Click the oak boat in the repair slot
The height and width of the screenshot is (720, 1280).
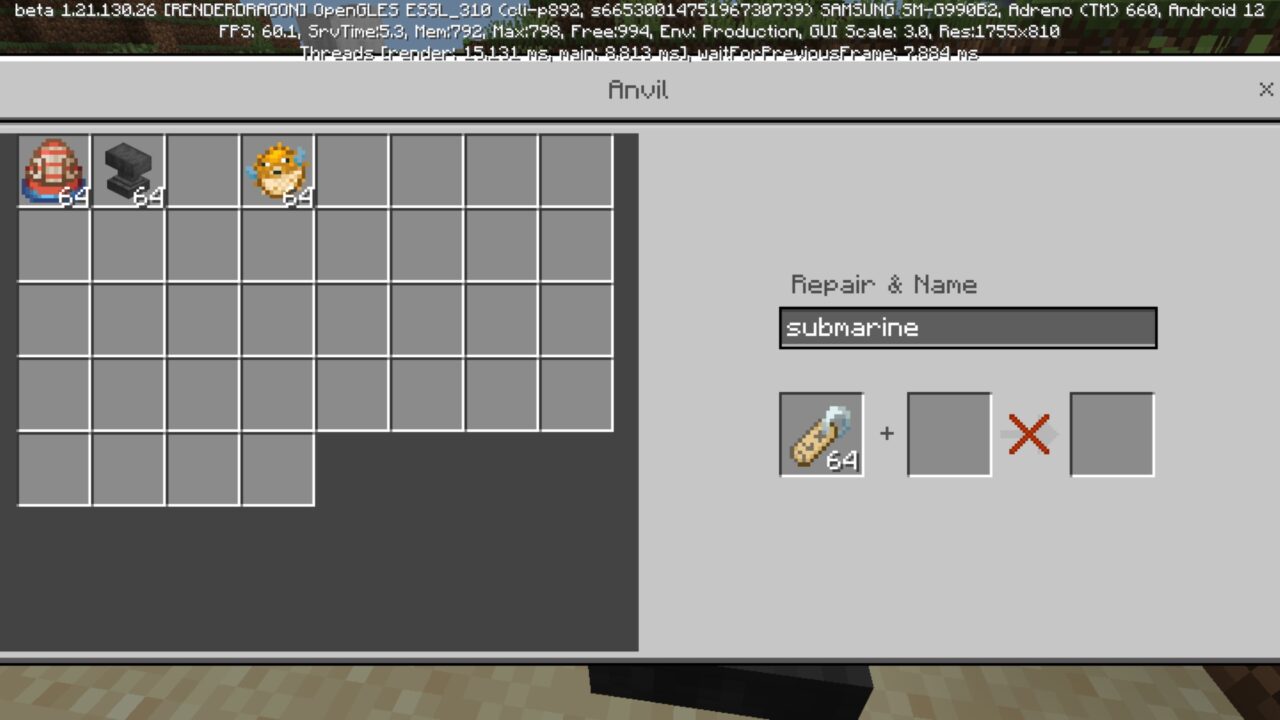pos(820,433)
